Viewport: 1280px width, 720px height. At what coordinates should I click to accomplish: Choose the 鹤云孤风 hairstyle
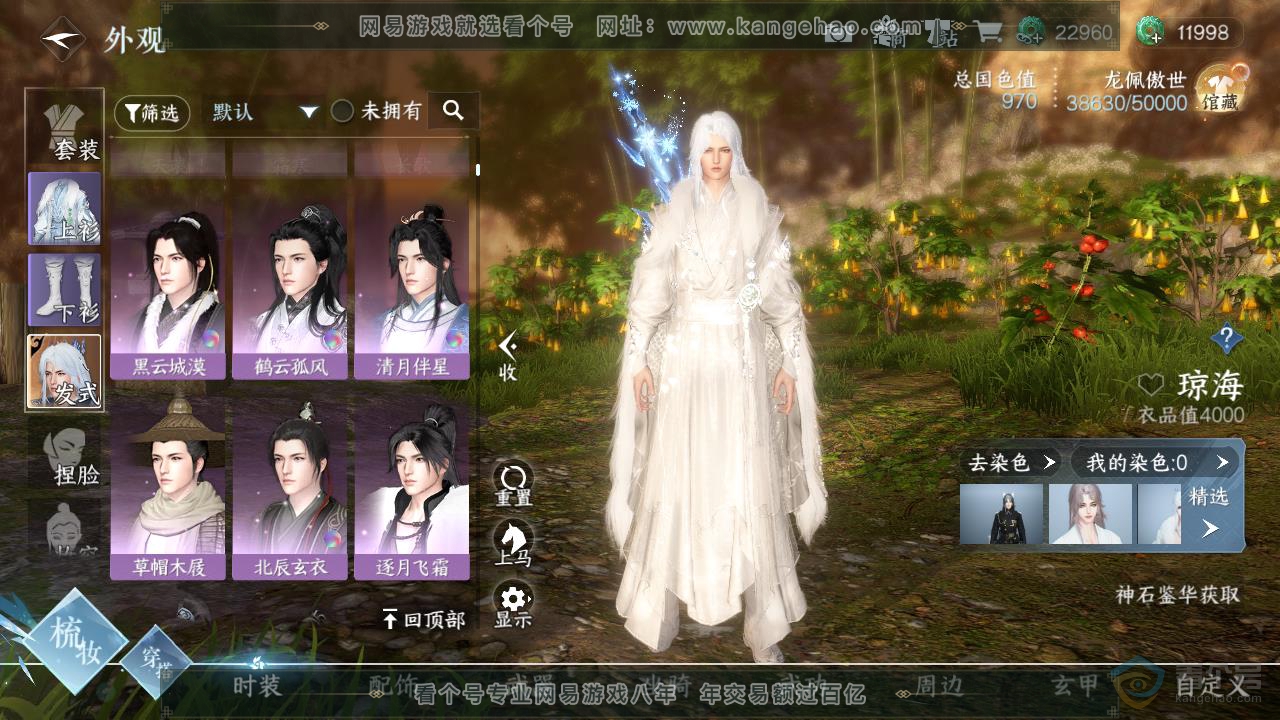pyautogui.click(x=290, y=295)
